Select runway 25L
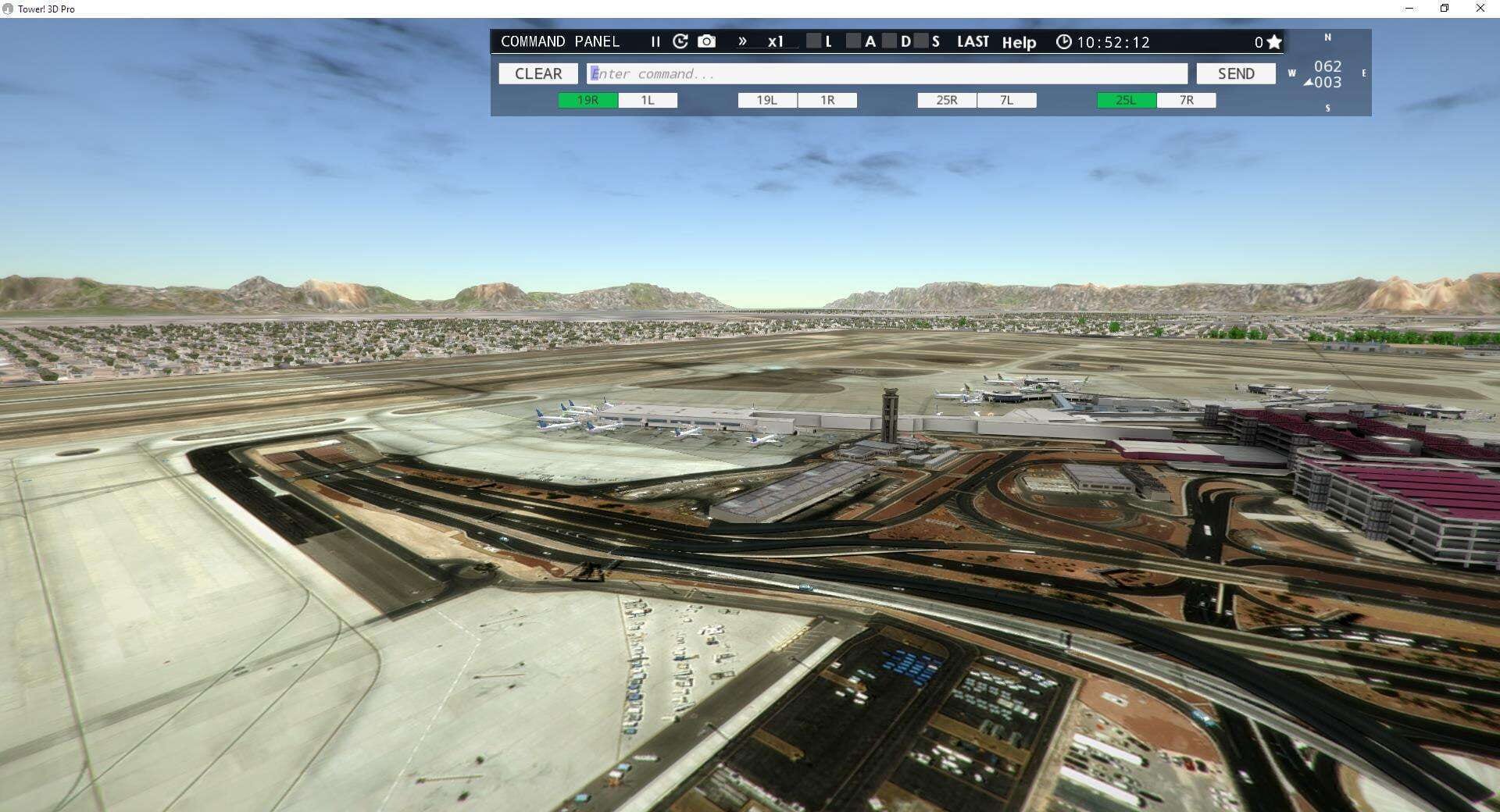This screenshot has width=1500, height=812. (1123, 100)
